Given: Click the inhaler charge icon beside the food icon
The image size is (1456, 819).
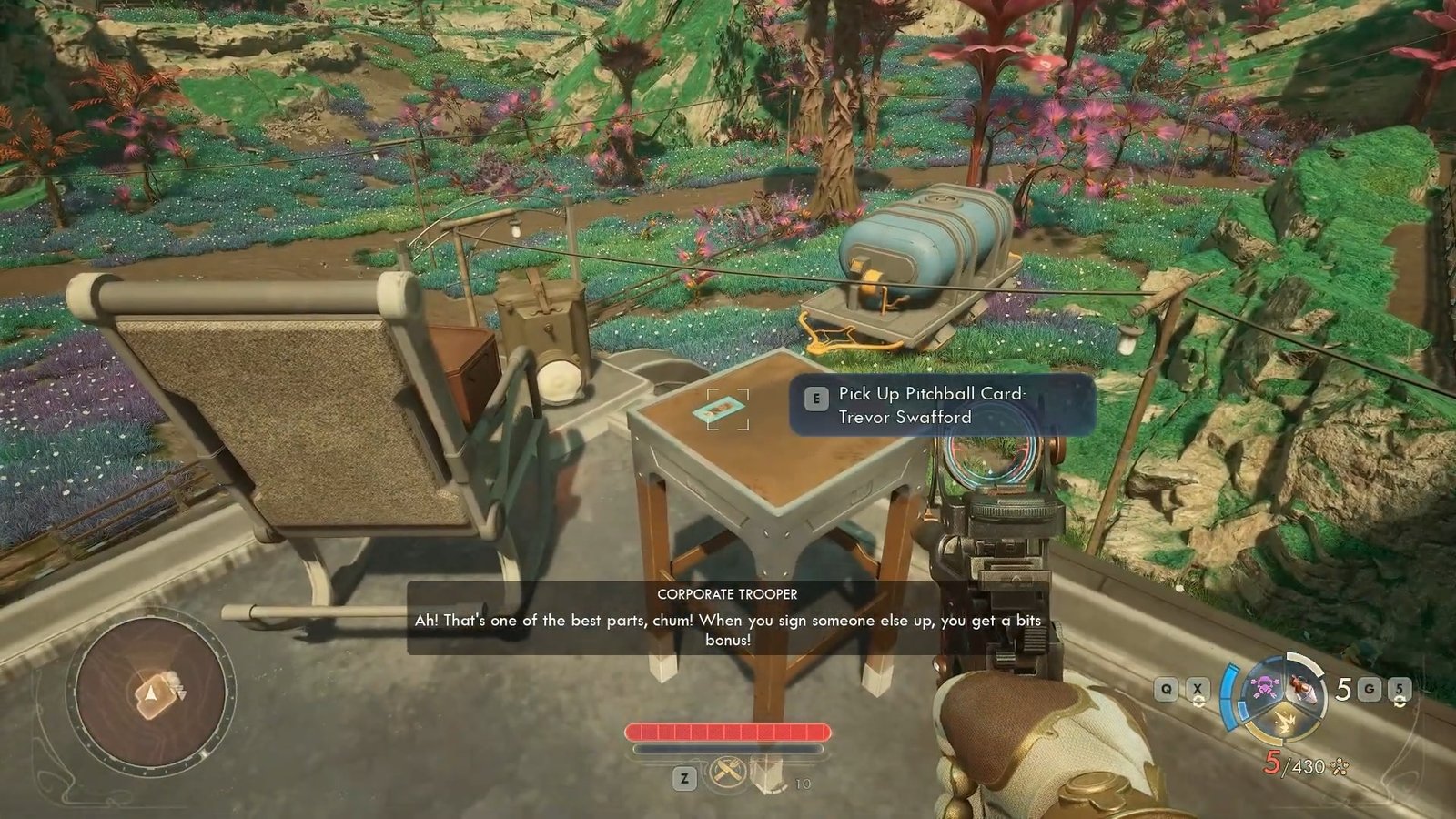Looking at the screenshot, I should tap(767, 774).
